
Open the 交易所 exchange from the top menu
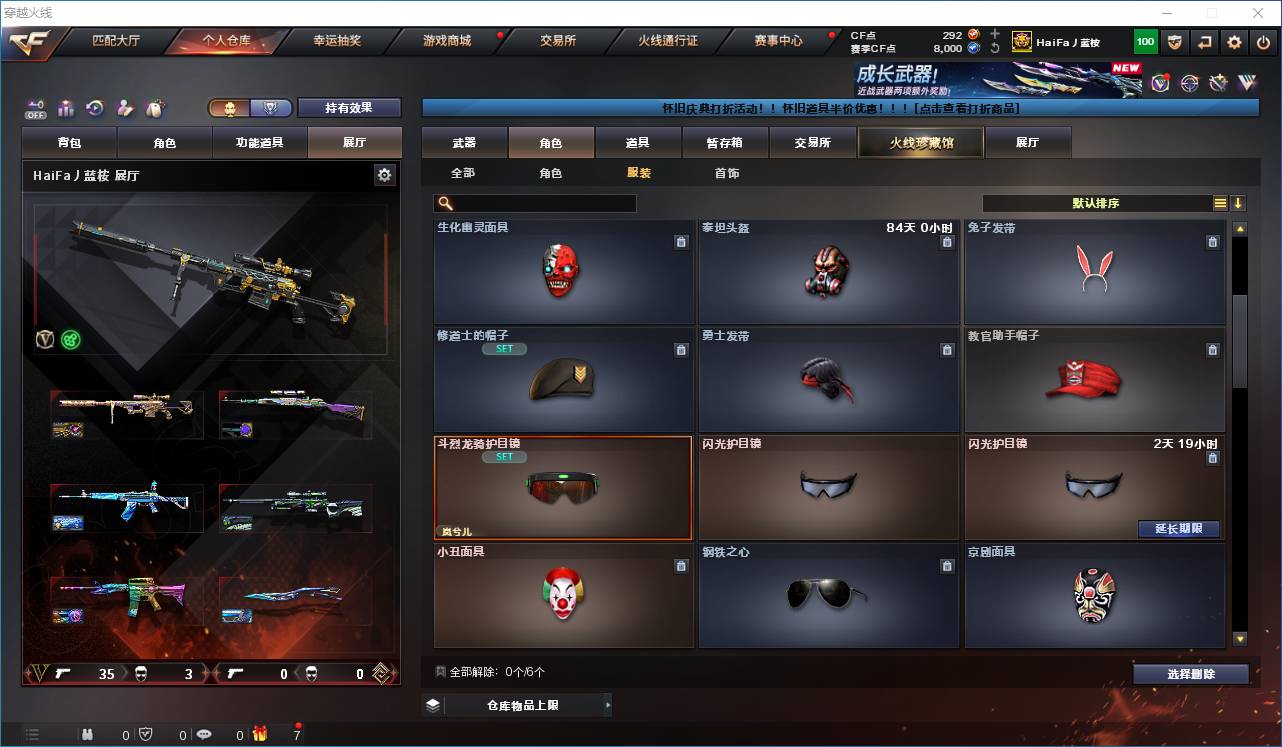[558, 41]
